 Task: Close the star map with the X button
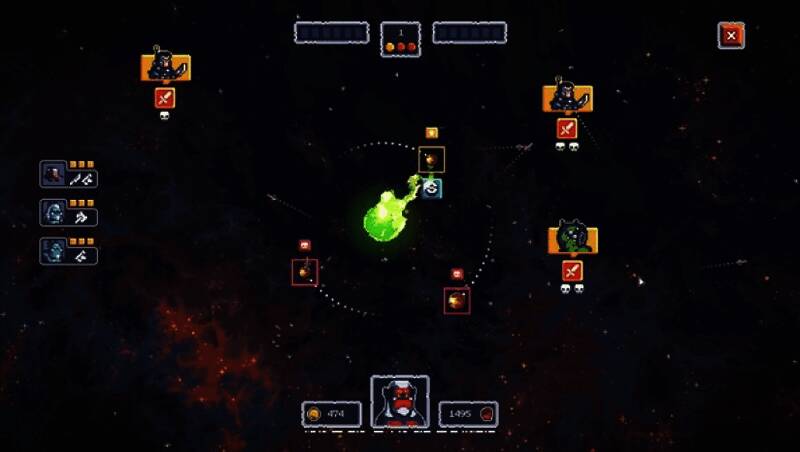pos(731,35)
